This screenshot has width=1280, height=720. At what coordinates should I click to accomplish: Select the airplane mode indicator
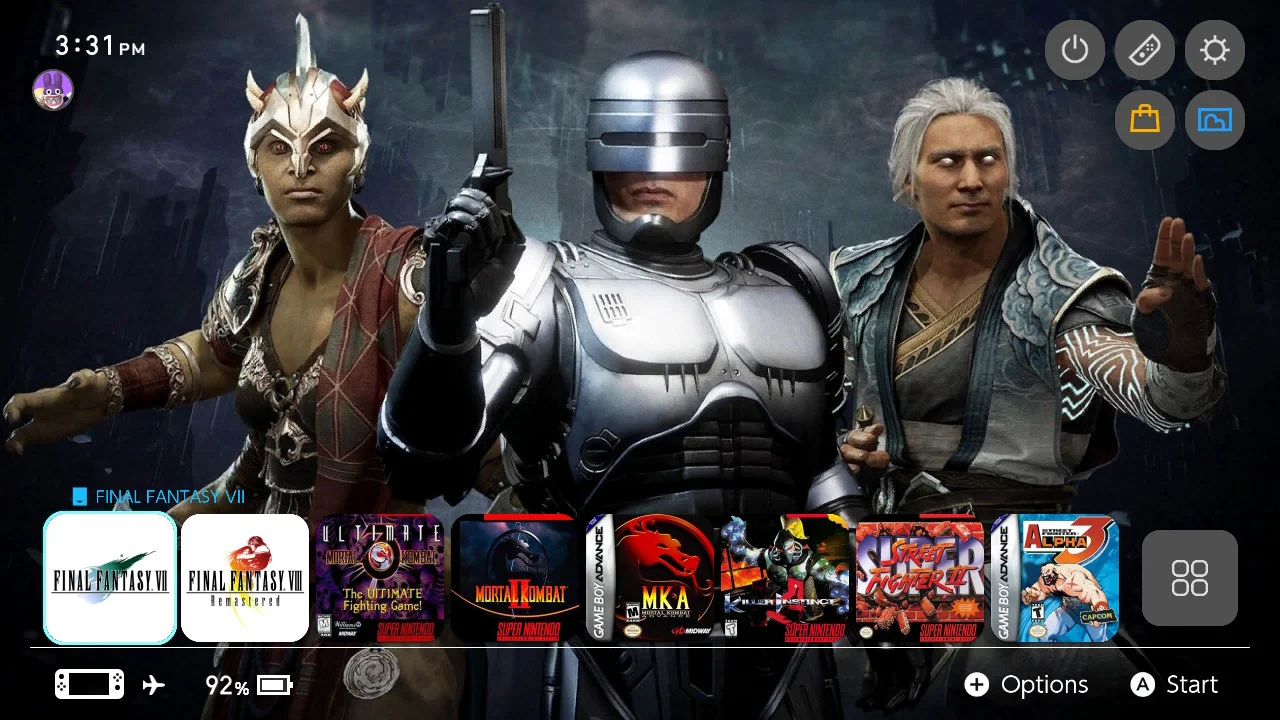151,684
